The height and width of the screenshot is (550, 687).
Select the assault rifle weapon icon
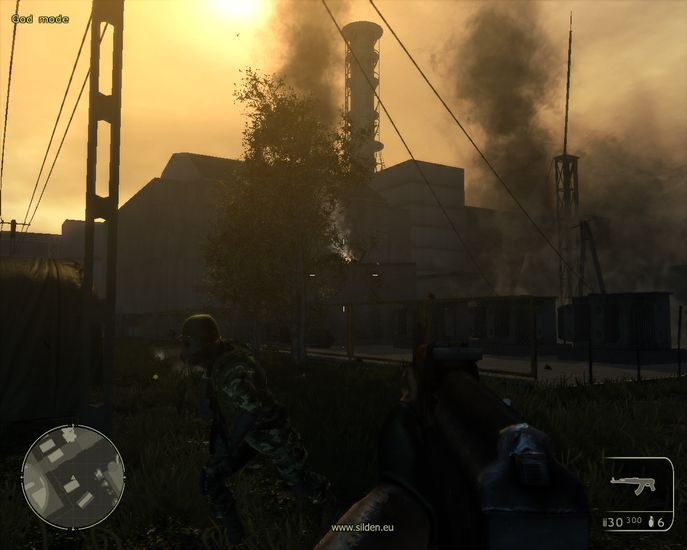633,485
